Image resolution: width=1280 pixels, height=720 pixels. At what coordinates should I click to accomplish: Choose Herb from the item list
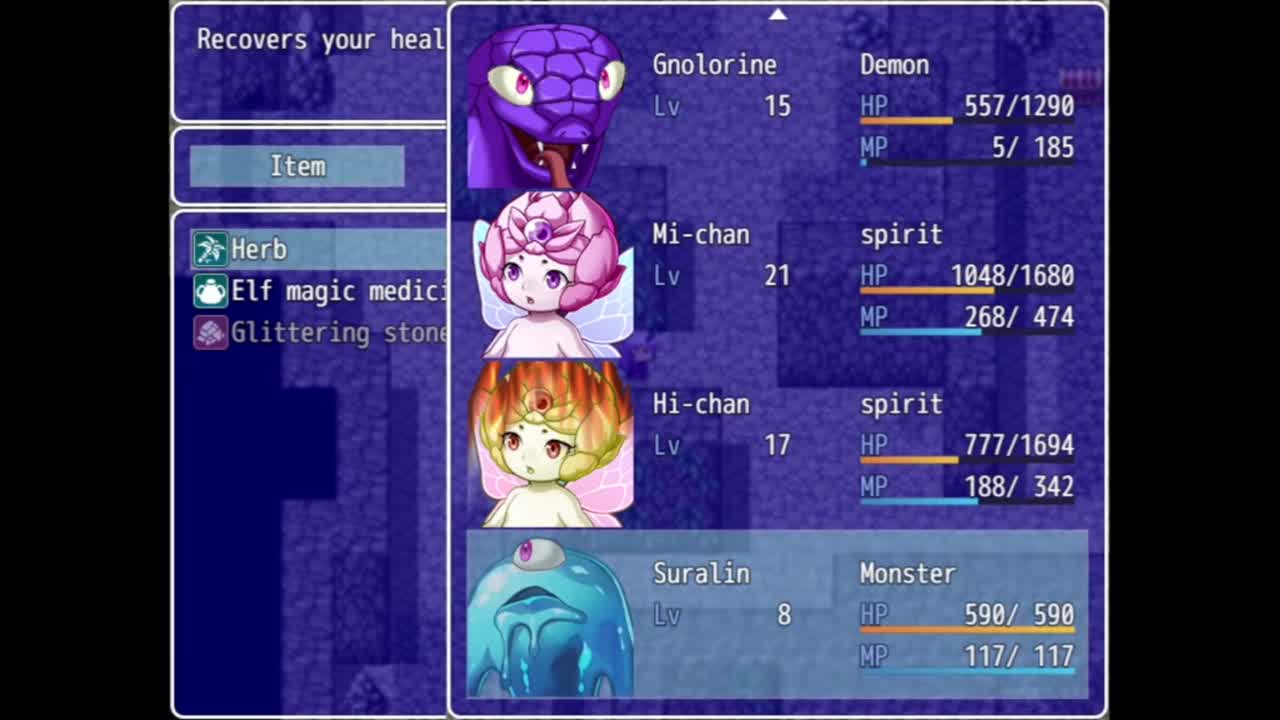click(x=259, y=249)
